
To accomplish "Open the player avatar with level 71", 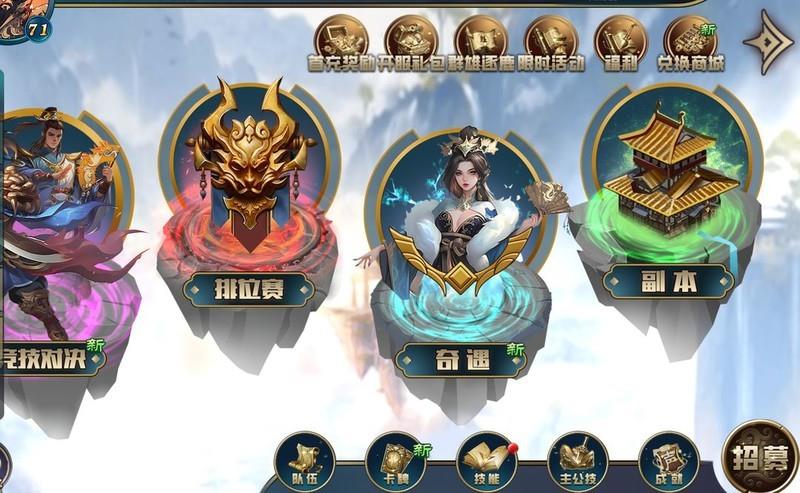I will (22, 18).
